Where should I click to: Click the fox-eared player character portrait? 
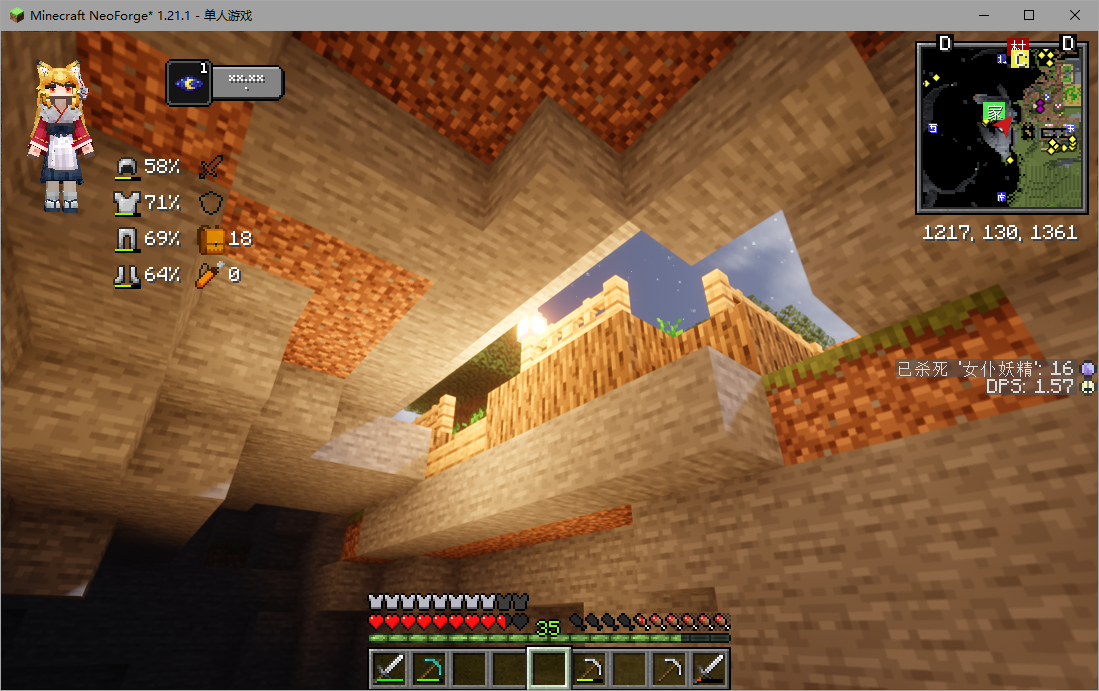point(60,136)
